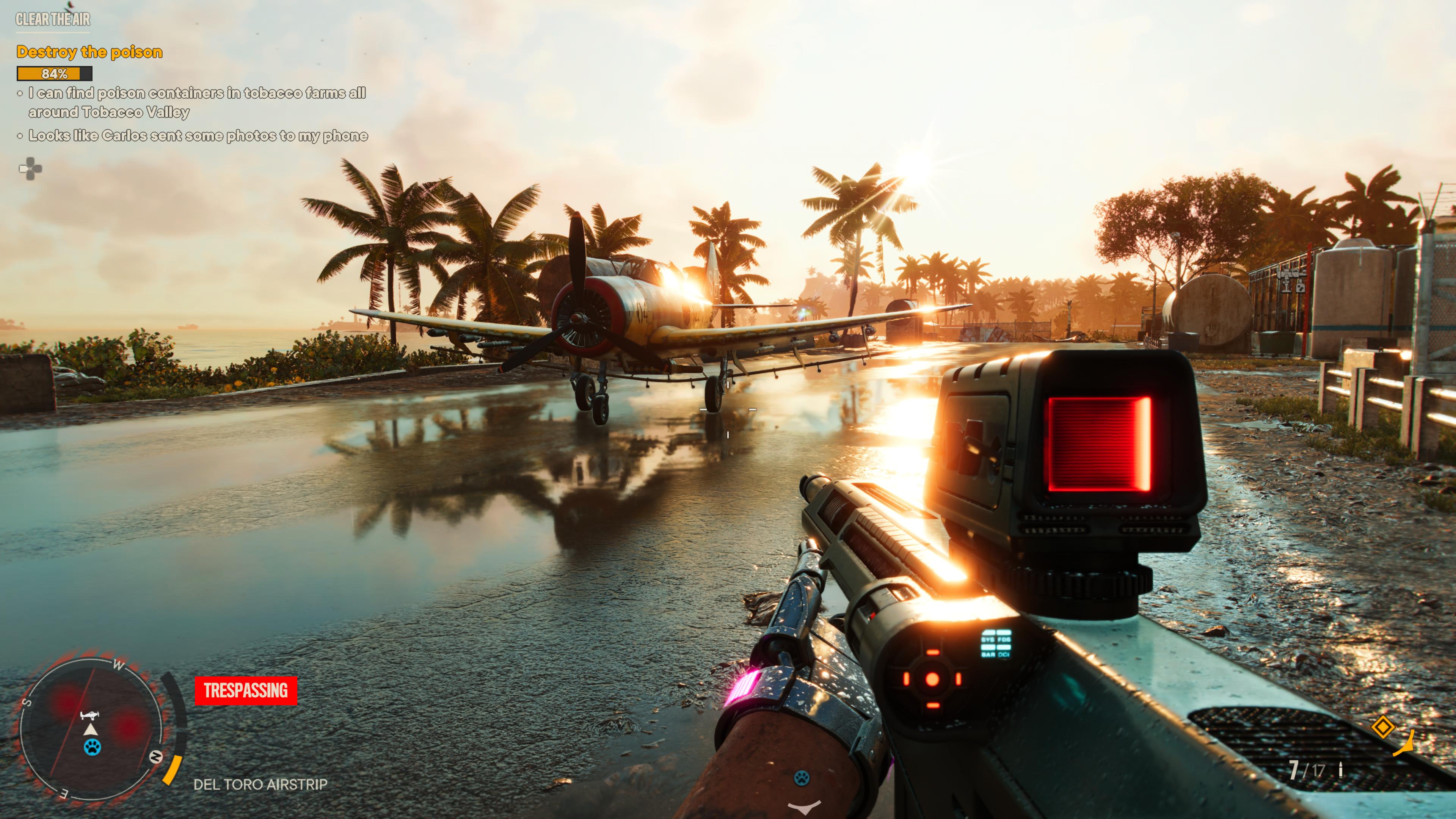The image size is (1456, 819).
Task: Select the blue paw marker on the minimap
Action: [x=92, y=747]
